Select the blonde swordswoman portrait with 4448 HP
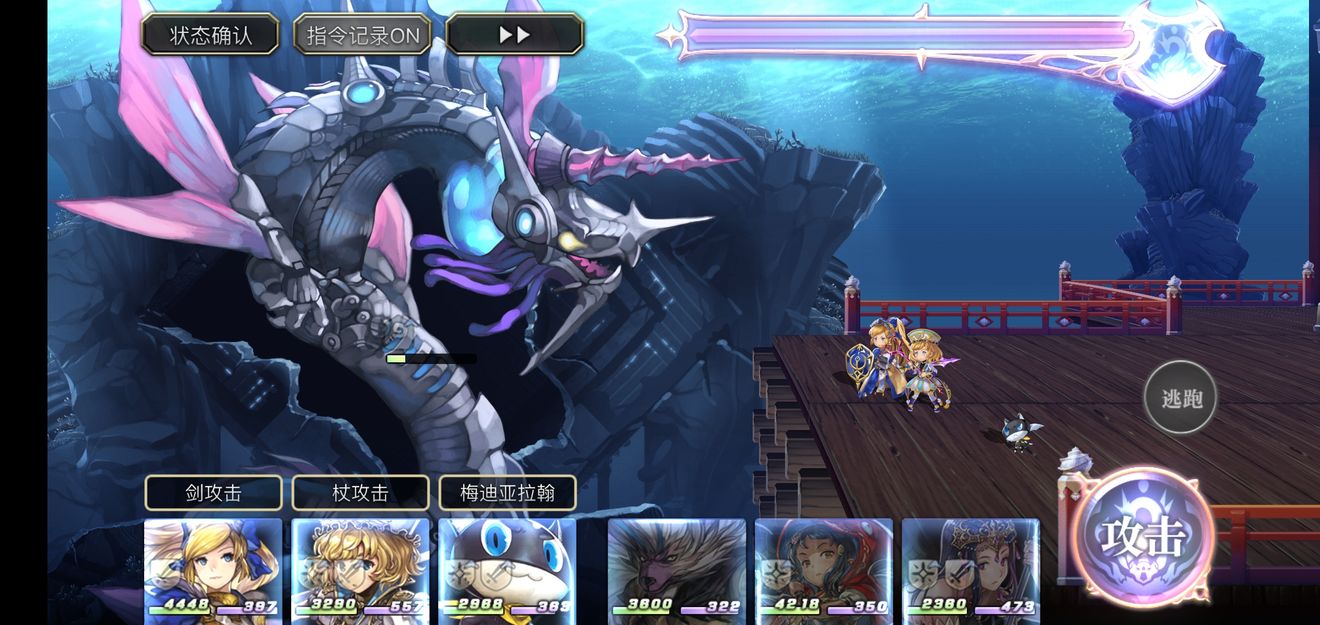The image size is (1320, 625). [x=213, y=567]
